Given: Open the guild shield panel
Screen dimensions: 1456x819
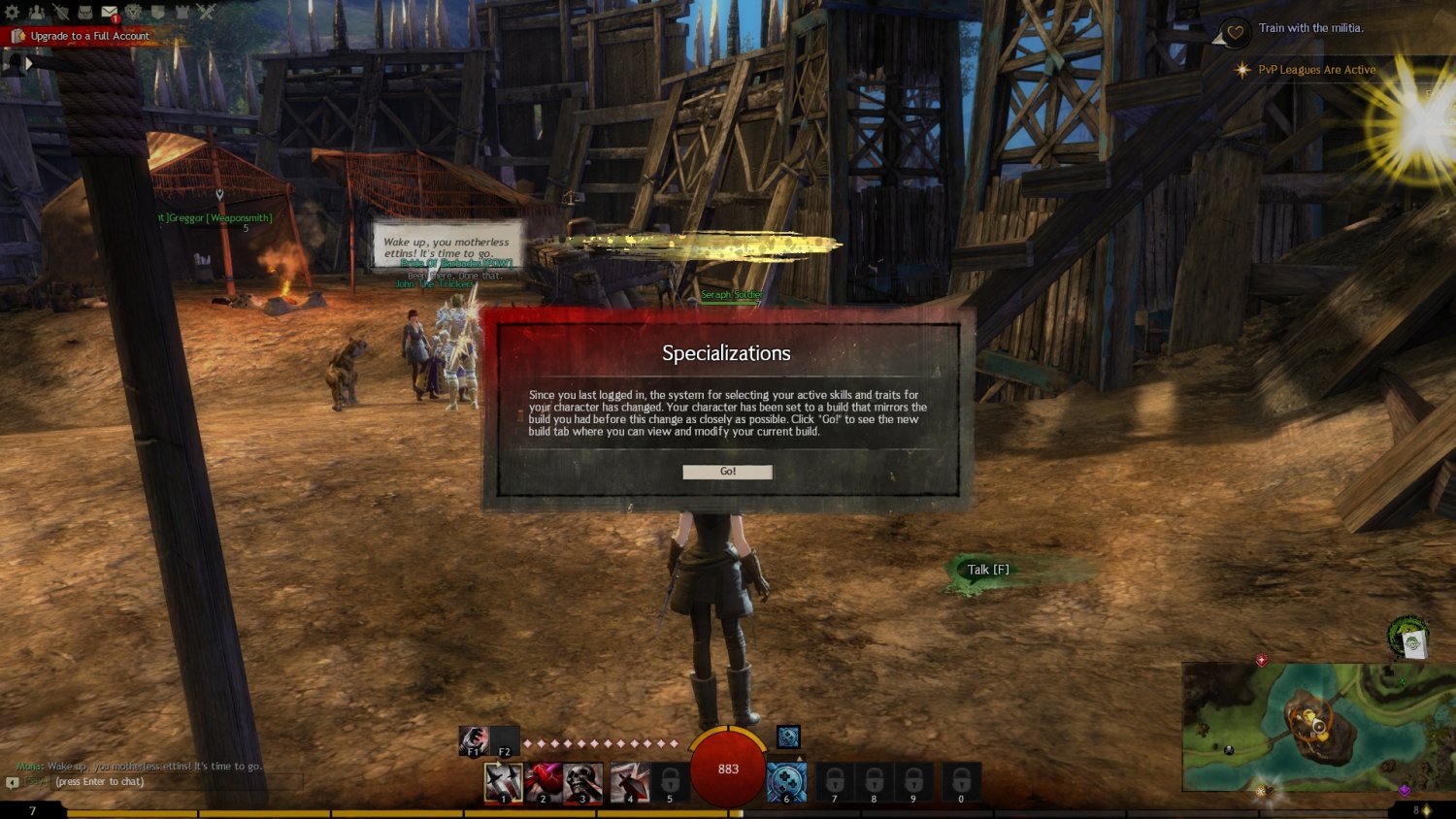Looking at the screenshot, I should click(x=157, y=12).
